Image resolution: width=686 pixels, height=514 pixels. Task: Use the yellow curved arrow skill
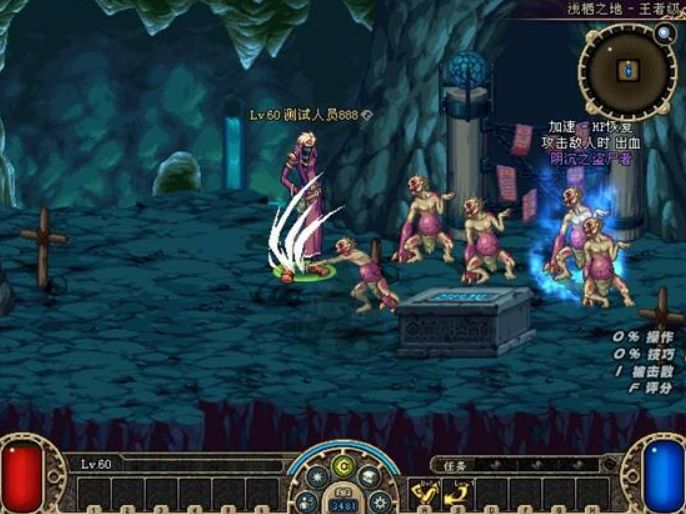point(458,491)
